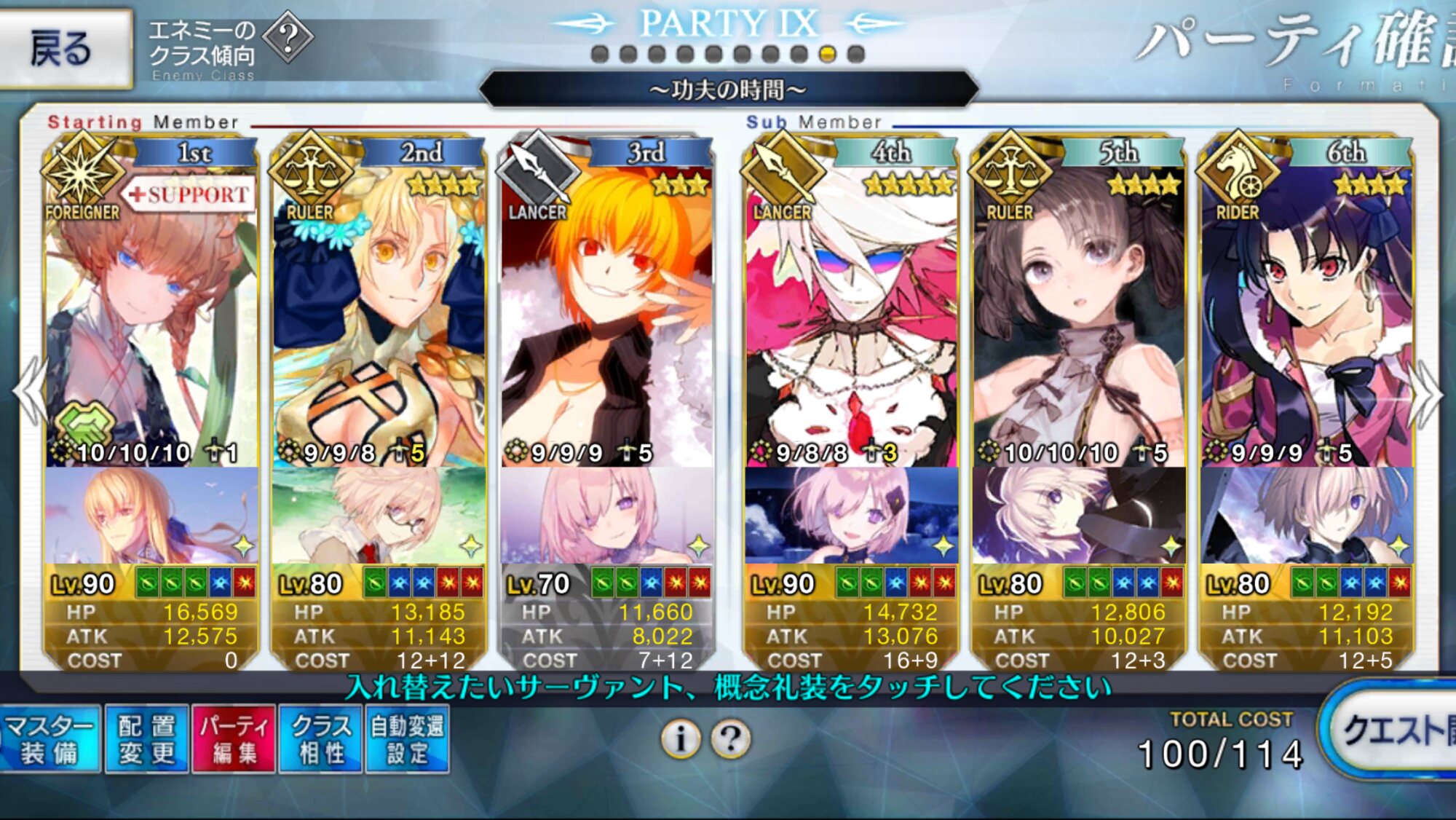Viewport: 1456px width, 820px height.
Task: Click the round info 'i' button
Action: (x=681, y=740)
